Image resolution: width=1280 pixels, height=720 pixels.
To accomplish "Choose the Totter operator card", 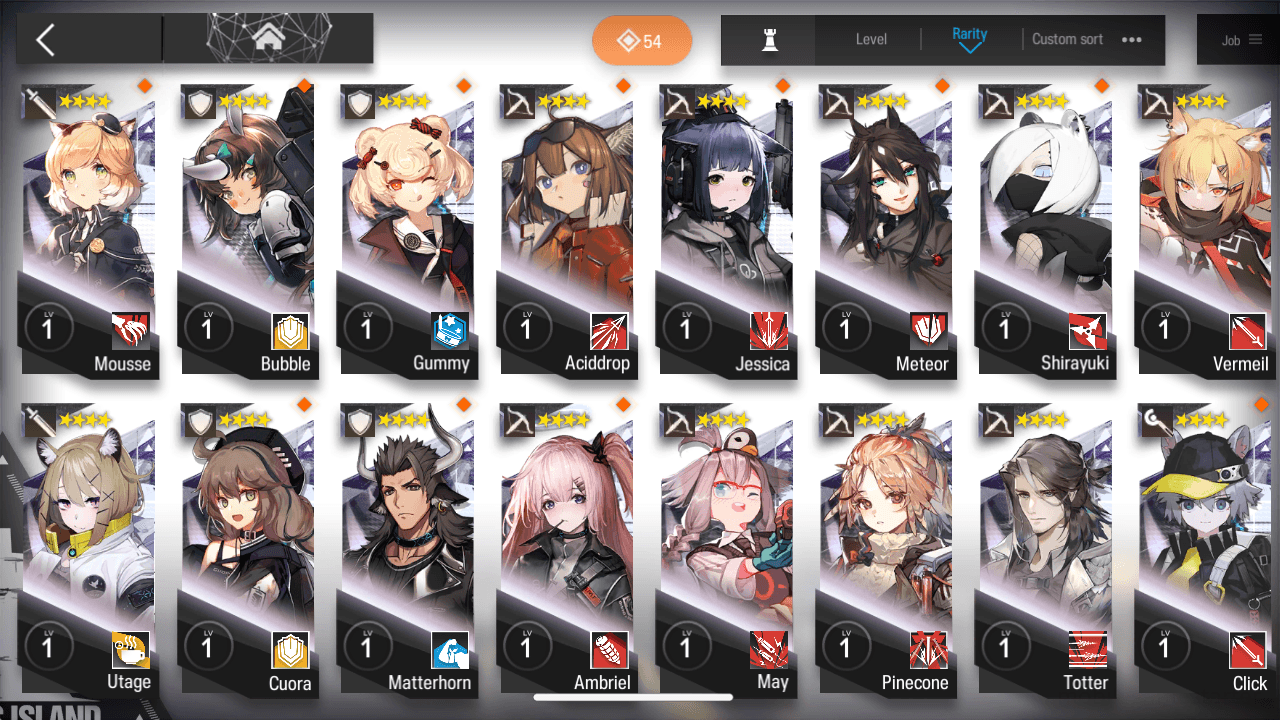I will (1045, 550).
